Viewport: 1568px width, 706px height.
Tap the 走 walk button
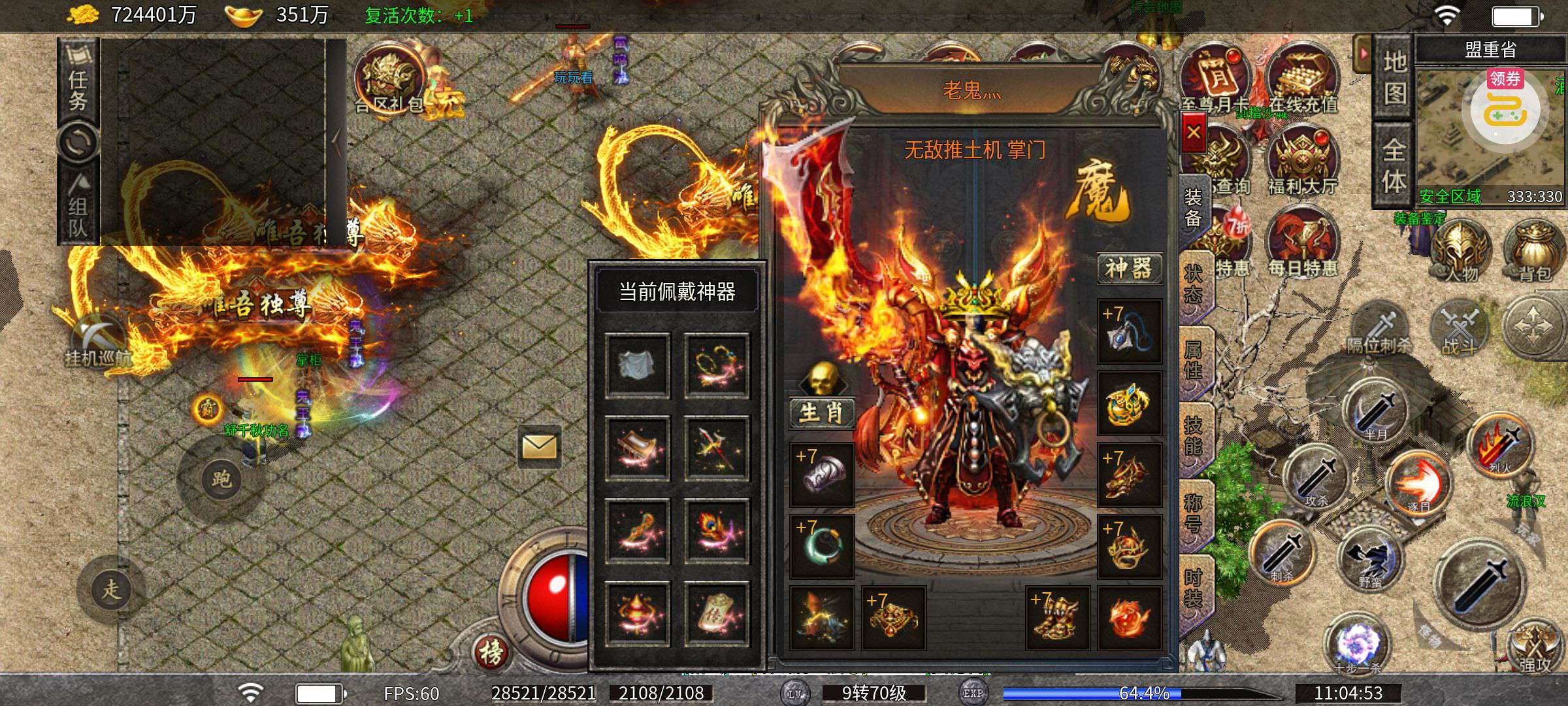point(111,589)
